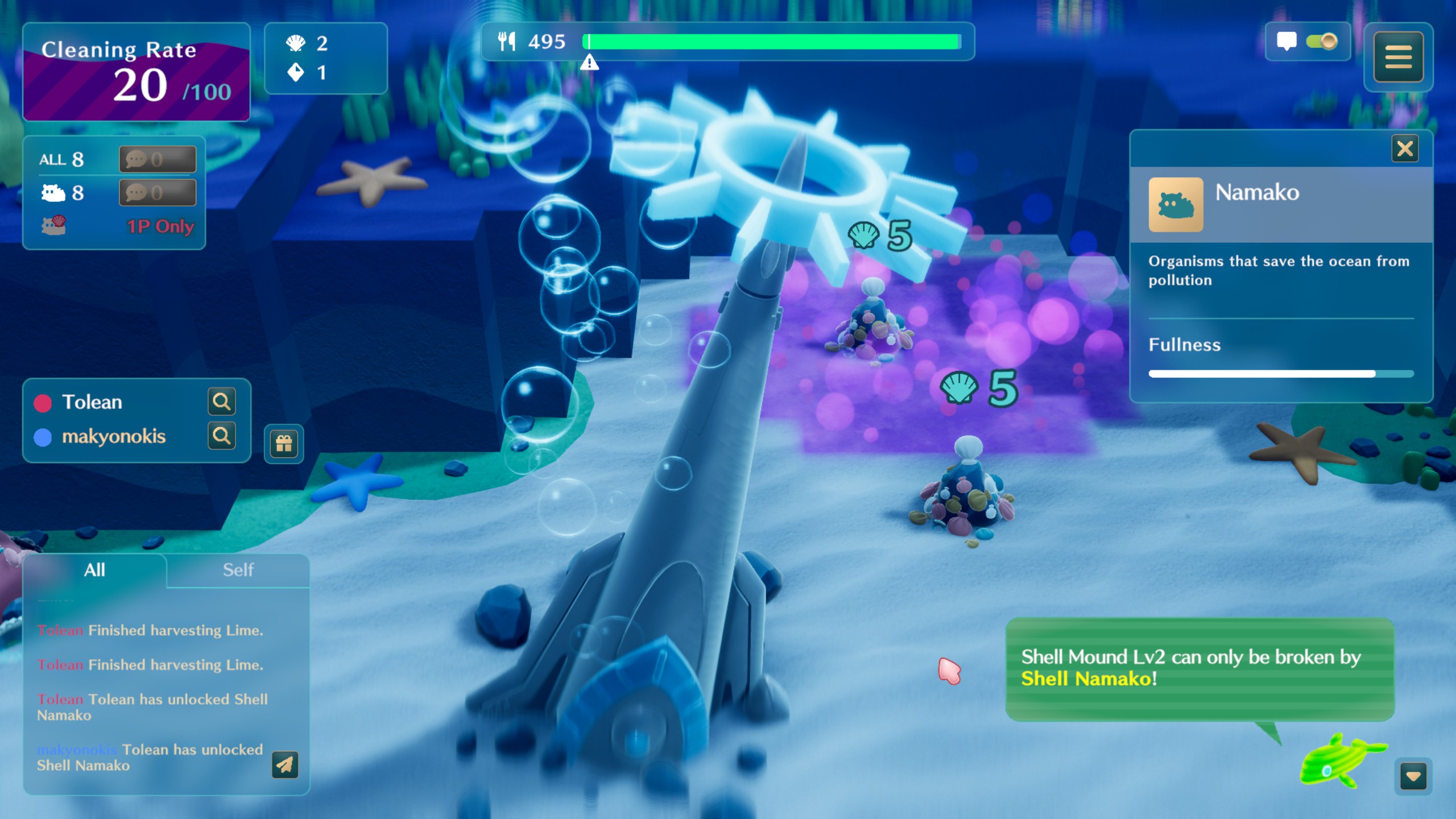Send a chat message with paper plane

(x=285, y=765)
